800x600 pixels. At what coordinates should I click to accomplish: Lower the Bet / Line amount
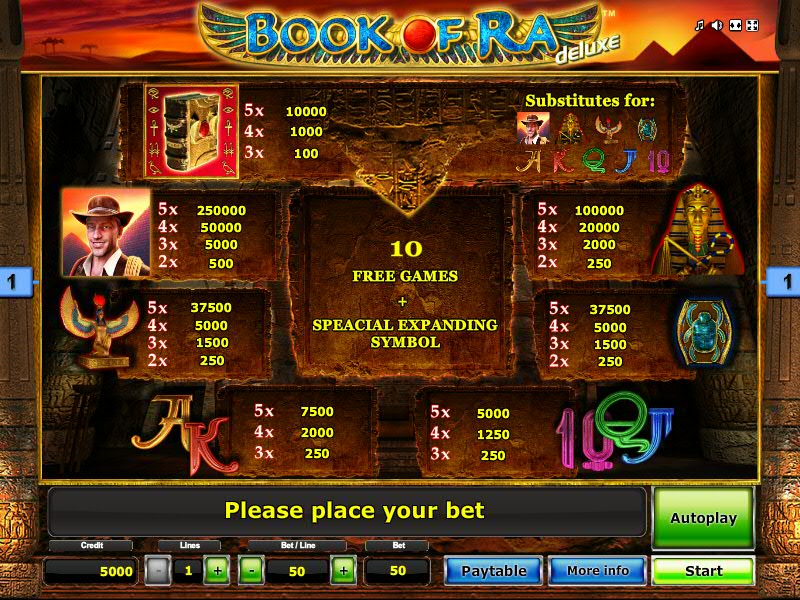[x=252, y=571]
